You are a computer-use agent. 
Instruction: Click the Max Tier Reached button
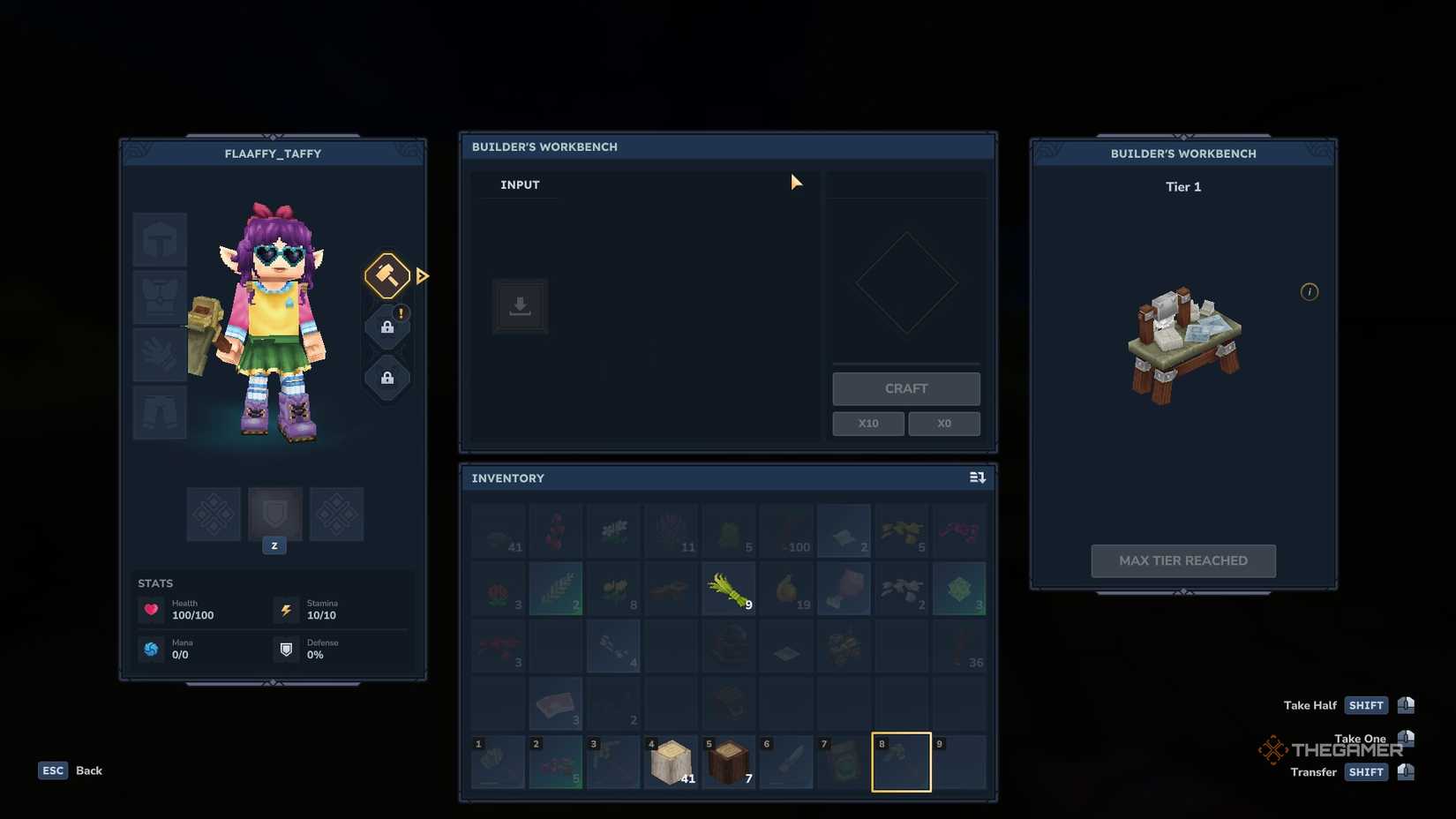[x=1182, y=560]
